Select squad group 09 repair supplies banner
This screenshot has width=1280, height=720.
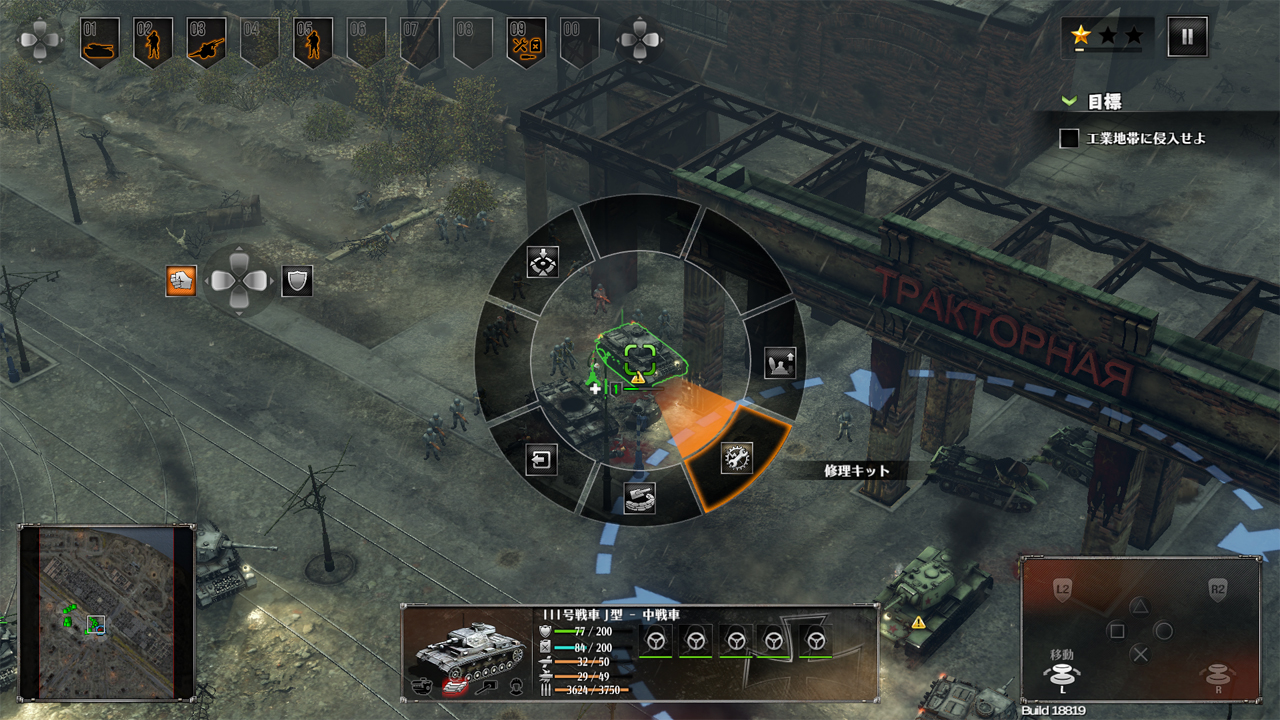click(526, 42)
